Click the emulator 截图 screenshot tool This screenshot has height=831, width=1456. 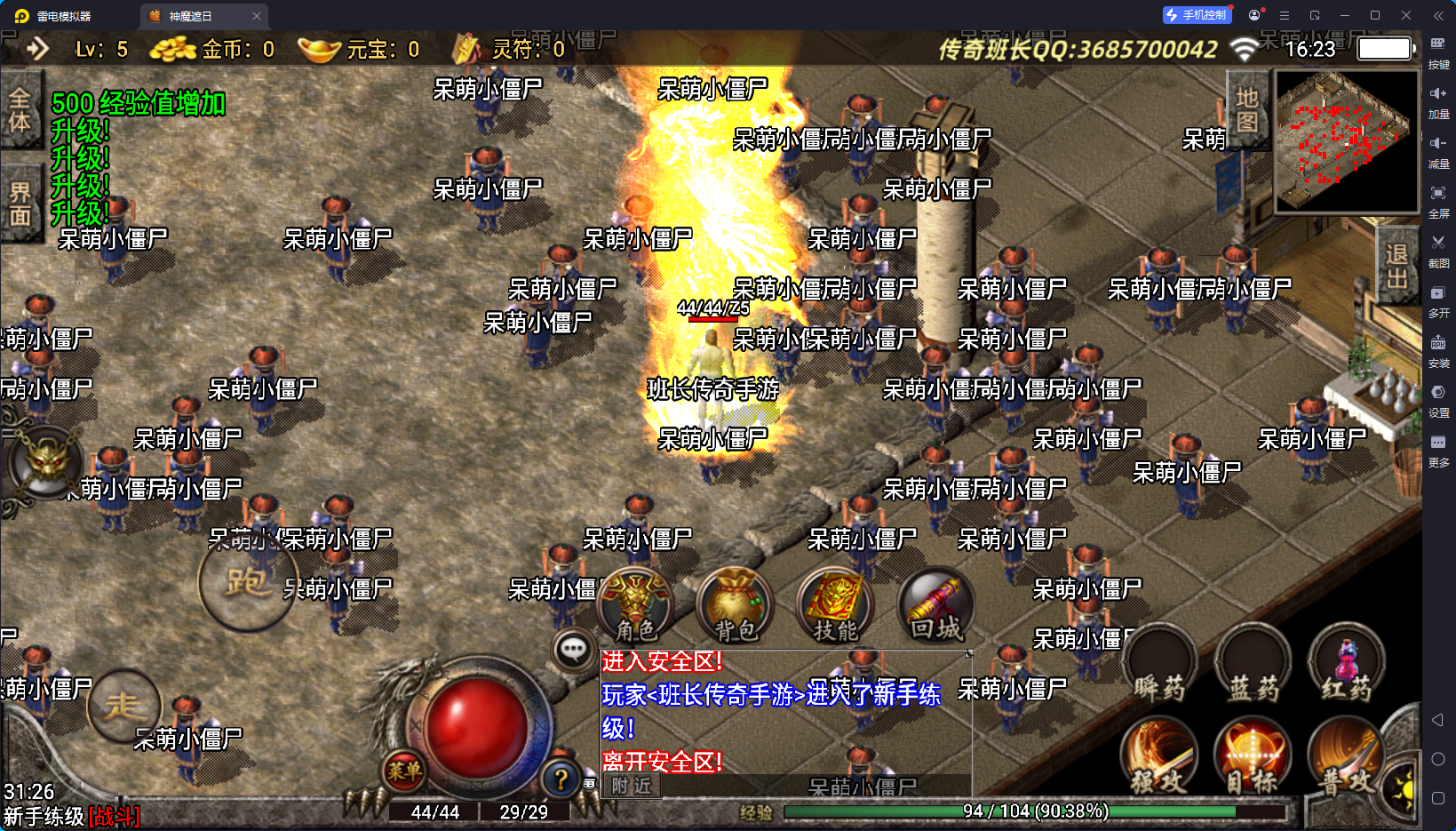(x=1438, y=250)
